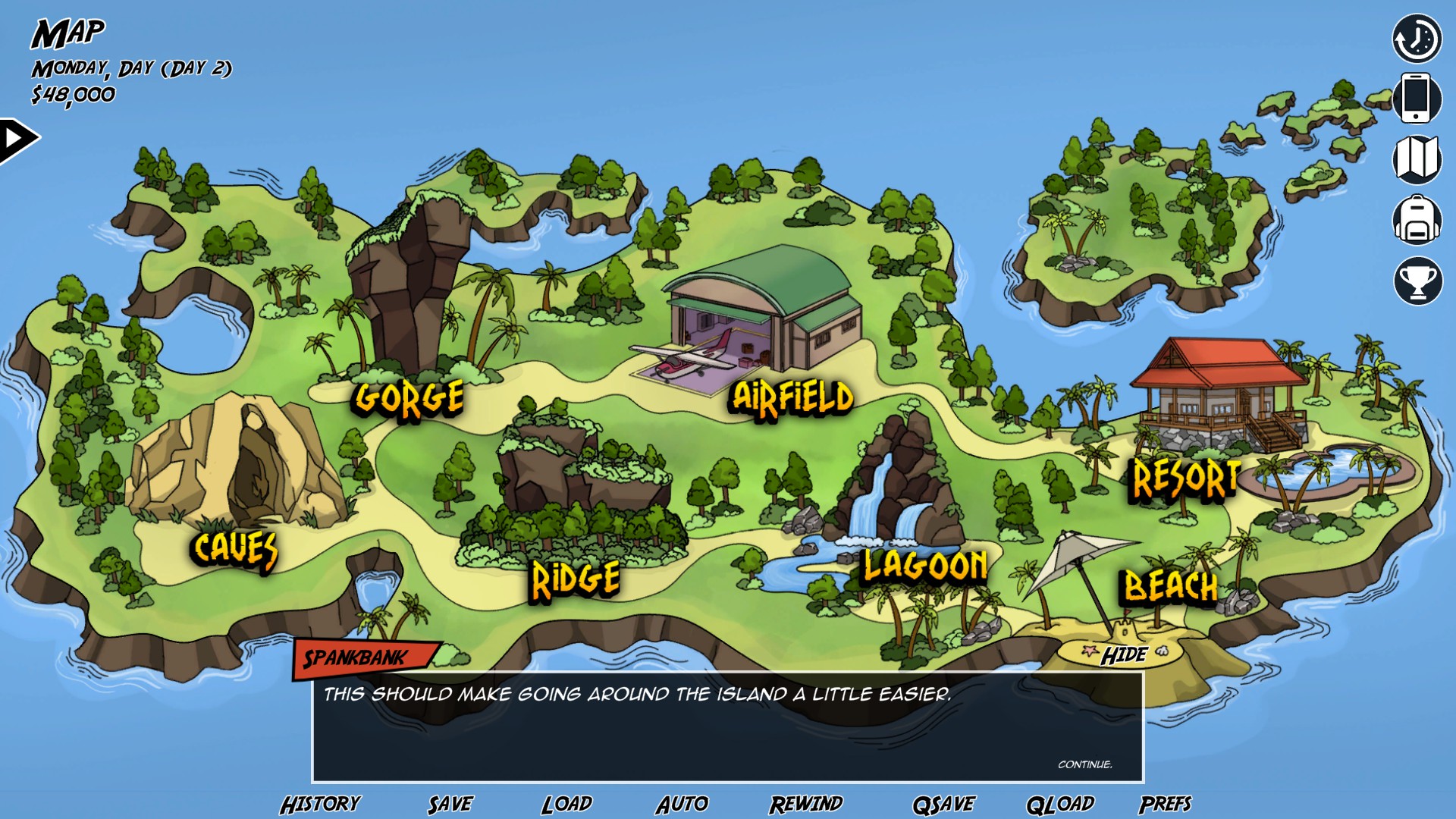Rewind the last line

click(x=806, y=804)
